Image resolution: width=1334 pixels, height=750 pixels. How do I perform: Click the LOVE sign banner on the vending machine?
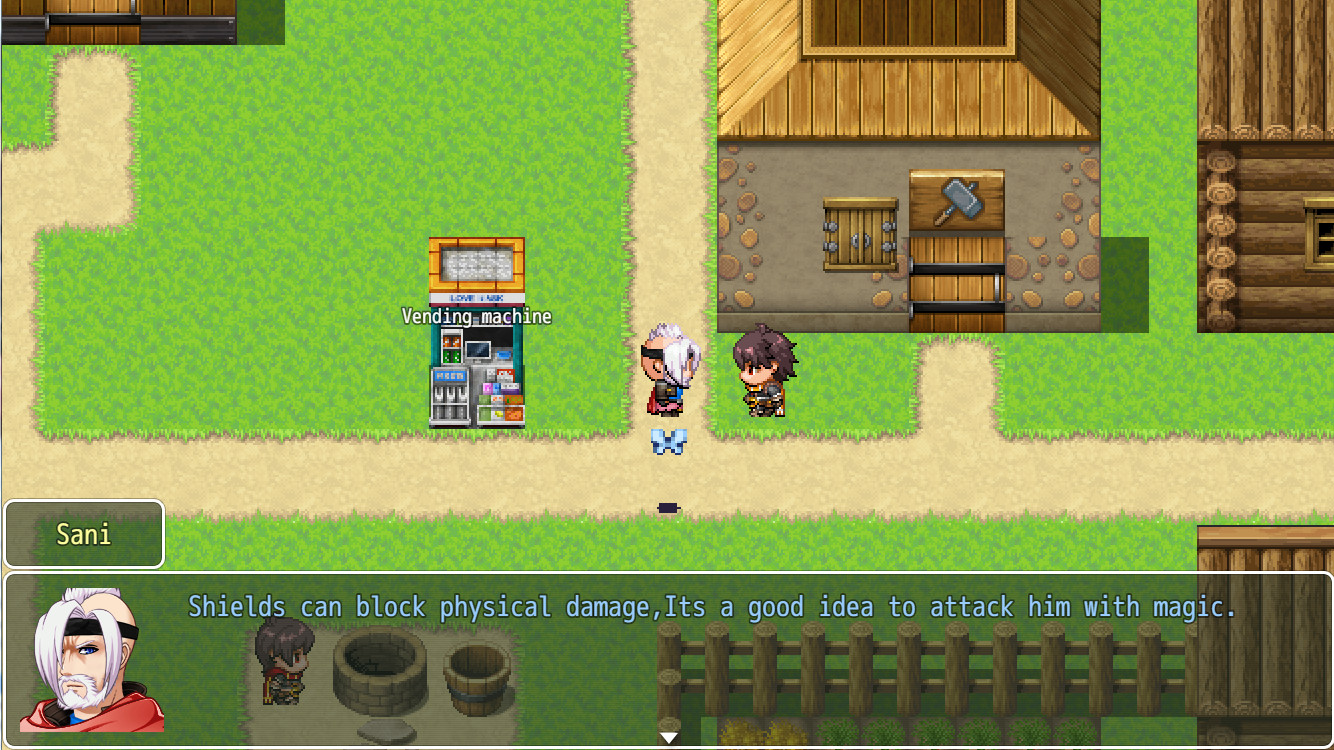pos(476,297)
